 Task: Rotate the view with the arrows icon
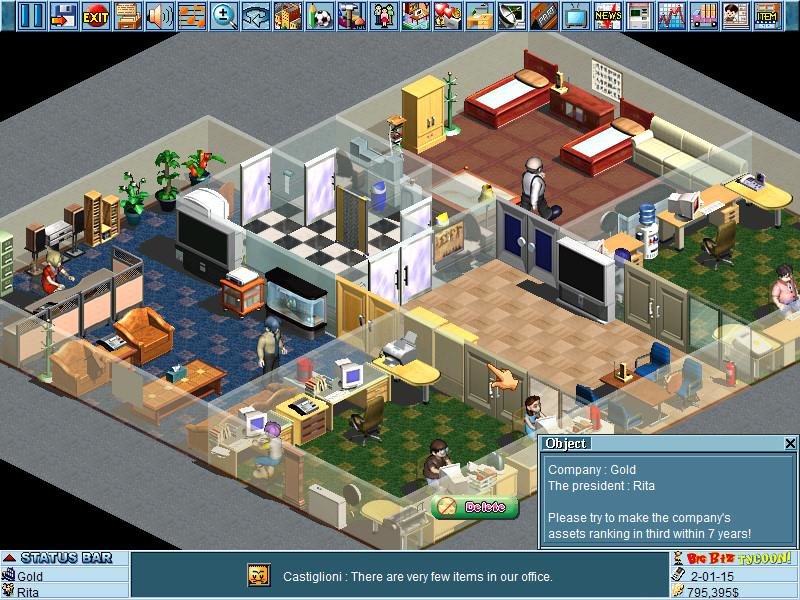click(256, 15)
